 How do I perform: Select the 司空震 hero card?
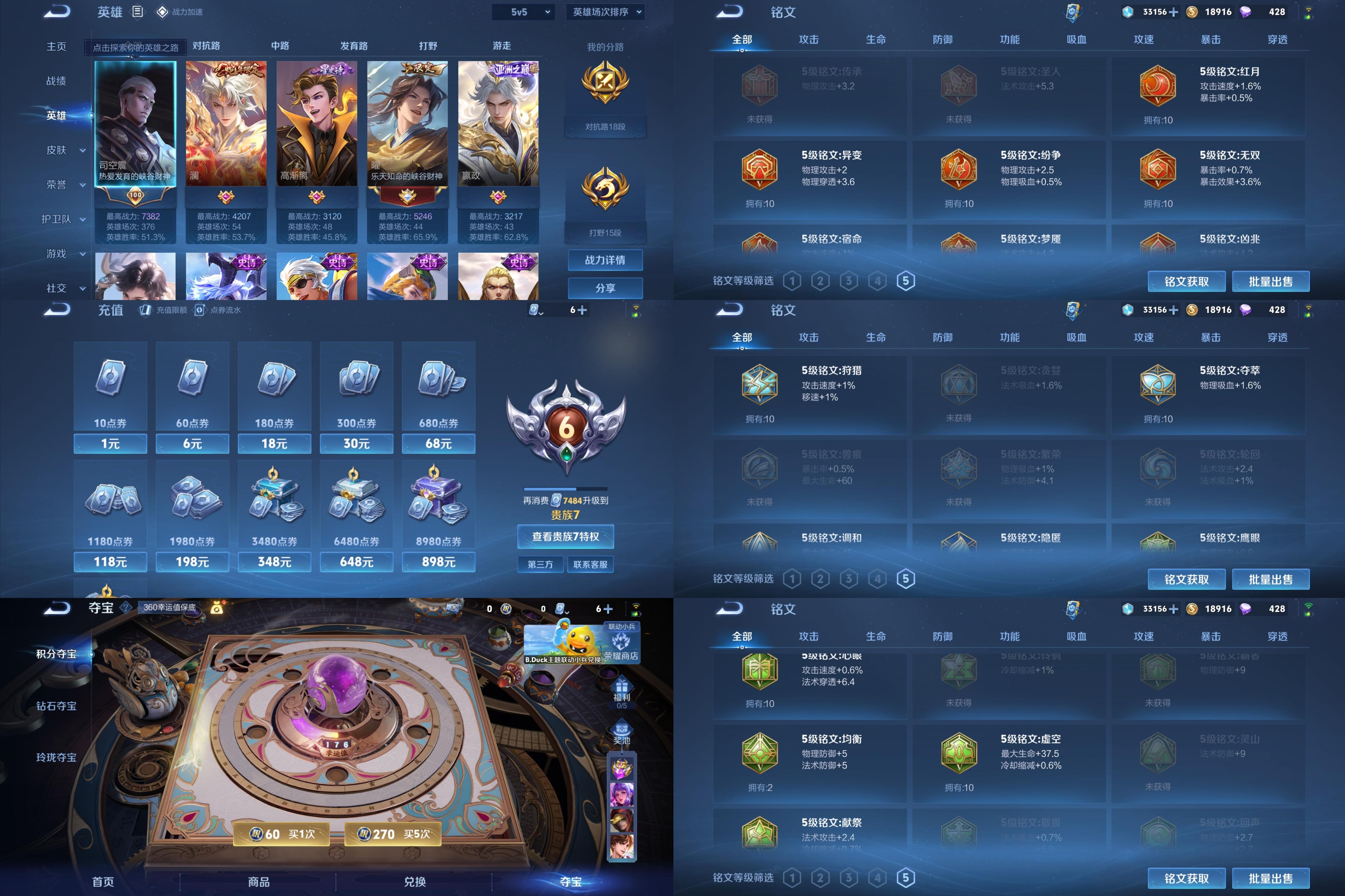click(x=135, y=123)
